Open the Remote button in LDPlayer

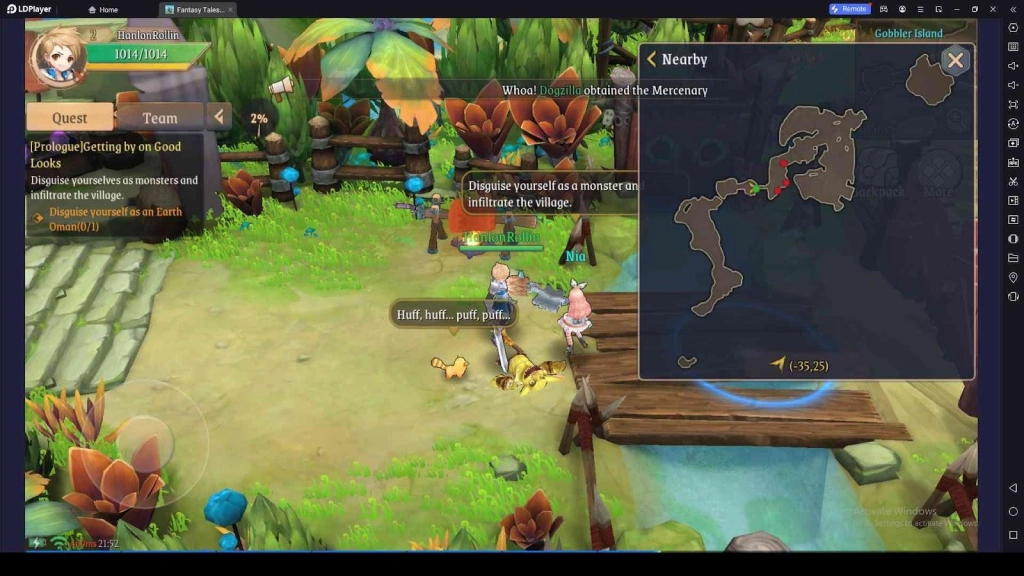tap(849, 9)
